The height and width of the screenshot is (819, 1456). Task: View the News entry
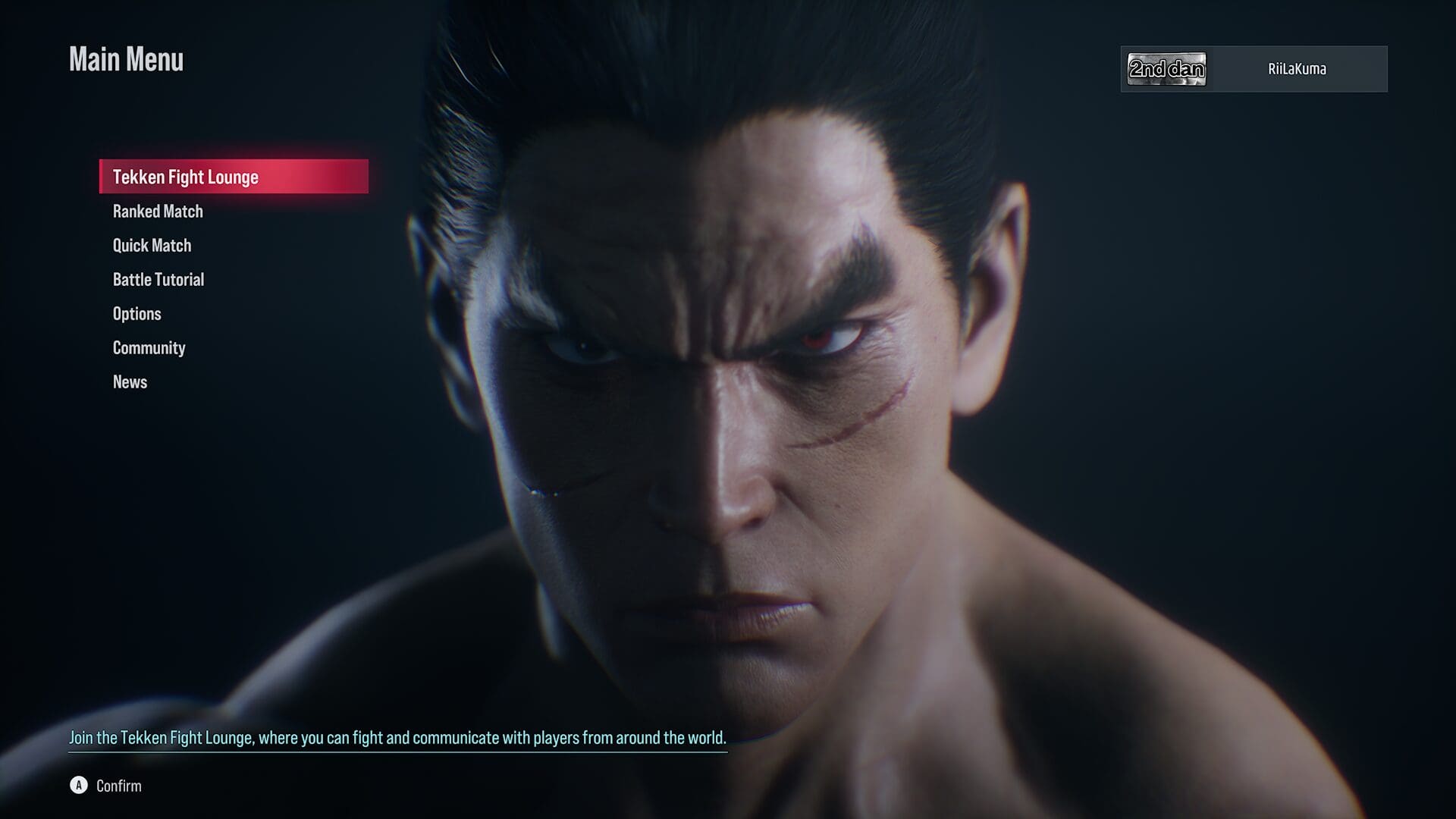tap(130, 382)
